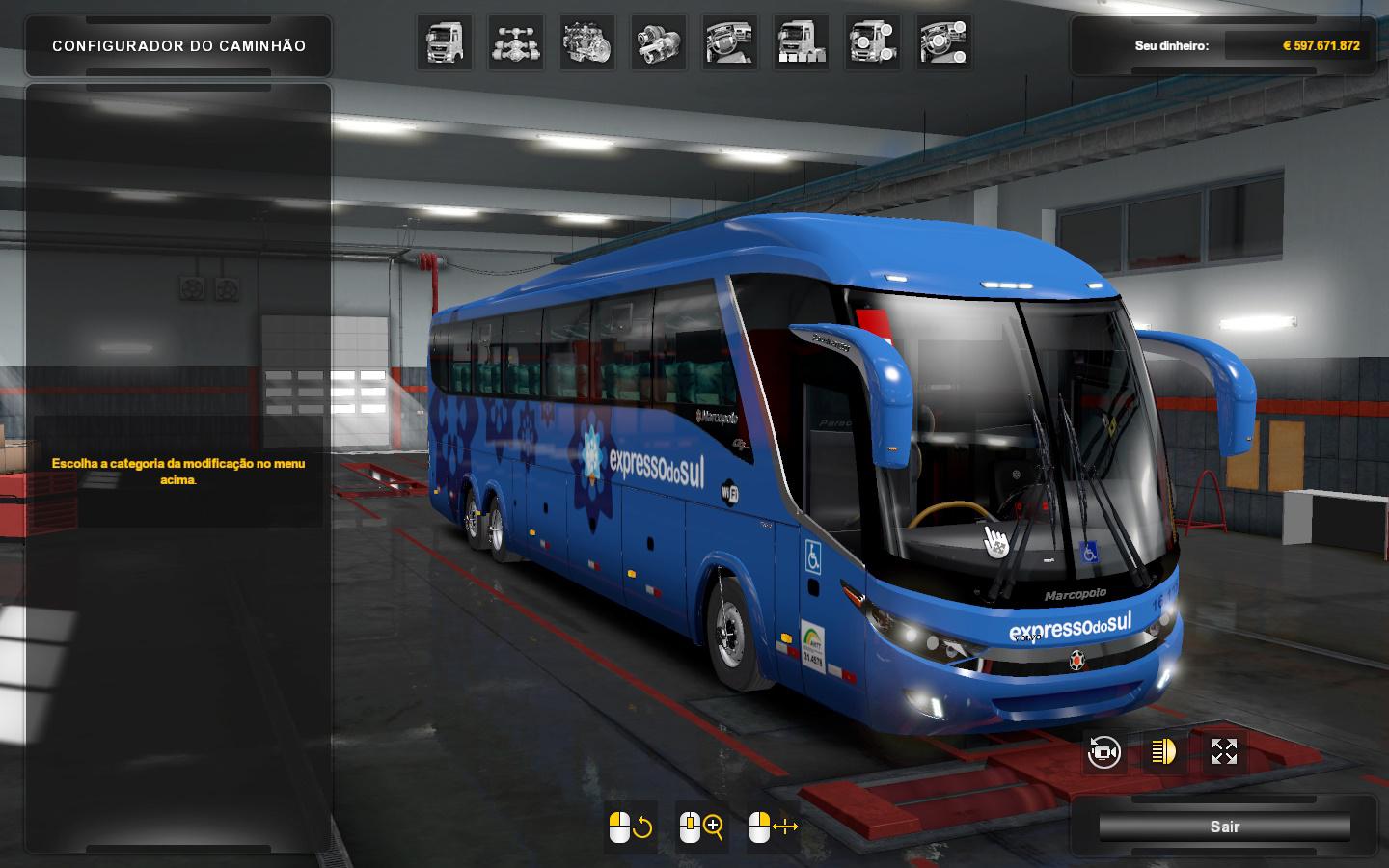The image size is (1389, 868).
Task: Select the chassis axle category
Action: click(x=516, y=42)
